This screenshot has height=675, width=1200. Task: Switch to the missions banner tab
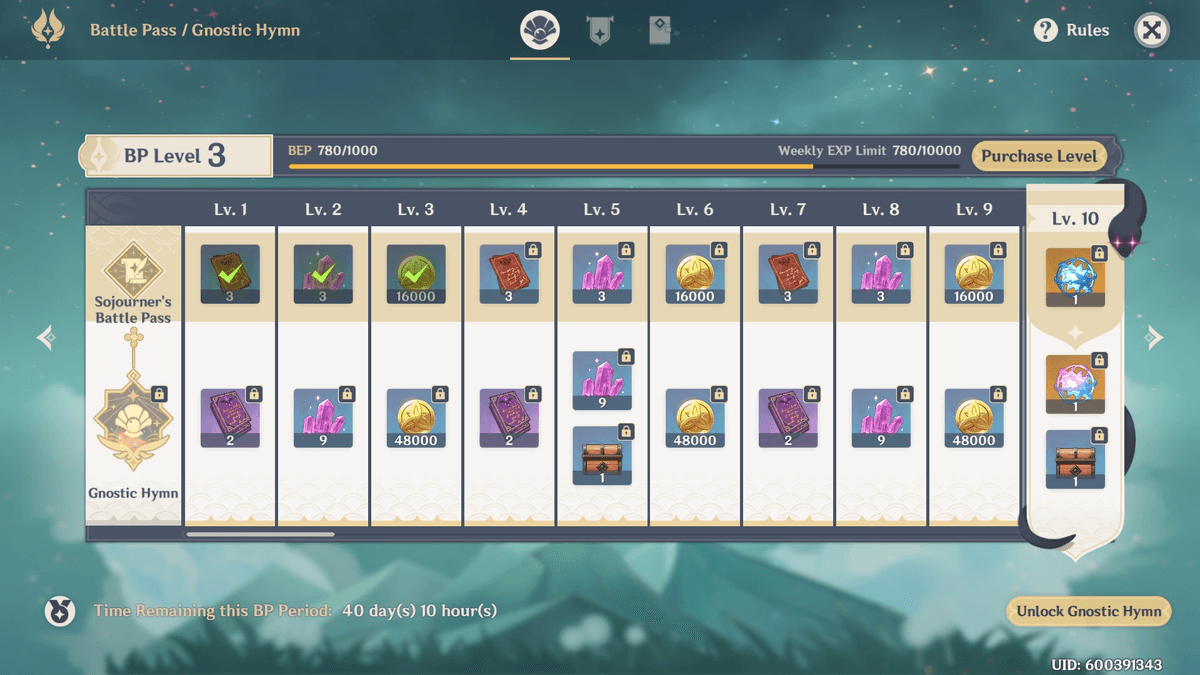click(599, 31)
